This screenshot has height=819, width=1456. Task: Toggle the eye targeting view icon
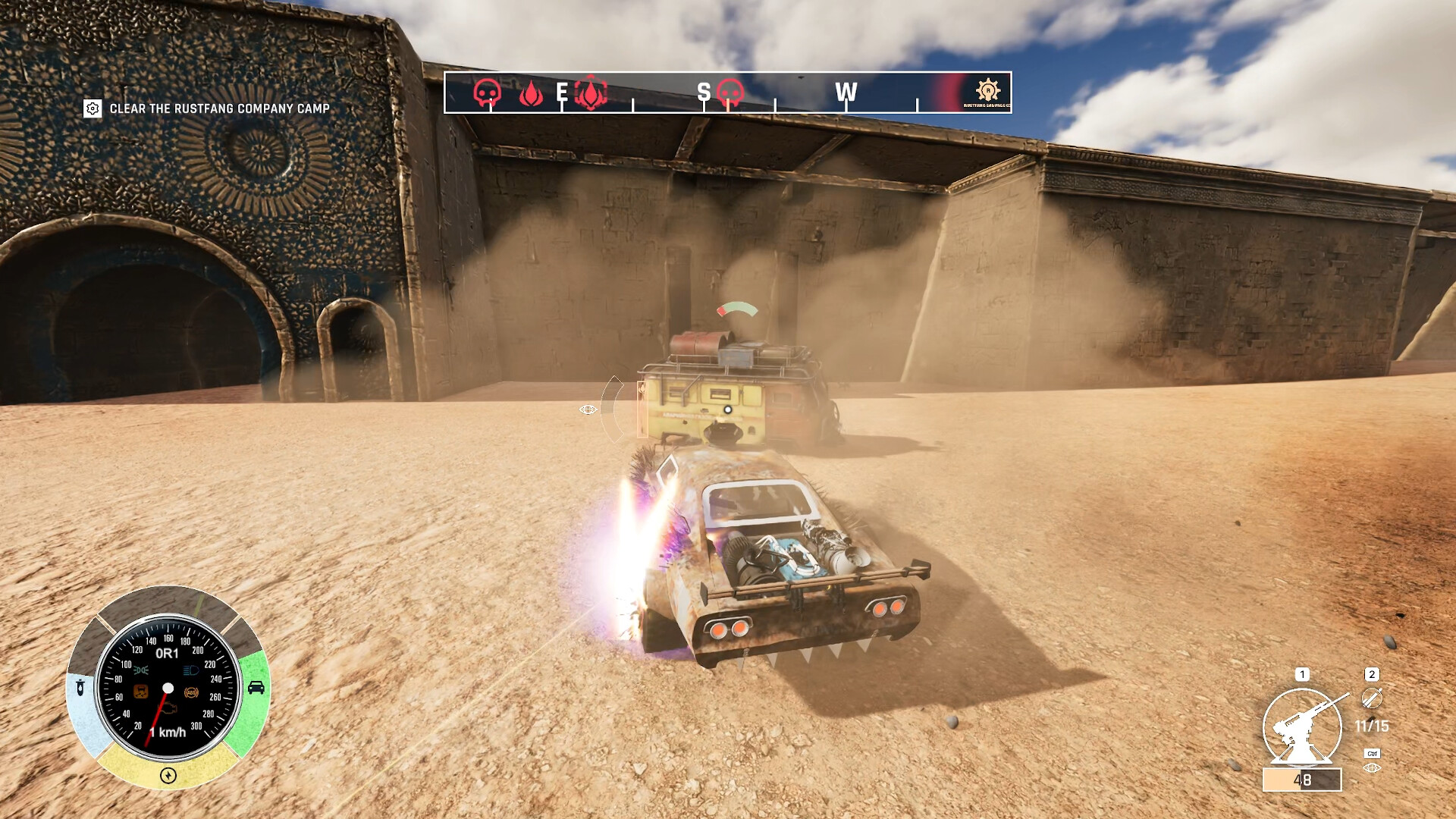coord(1372,768)
